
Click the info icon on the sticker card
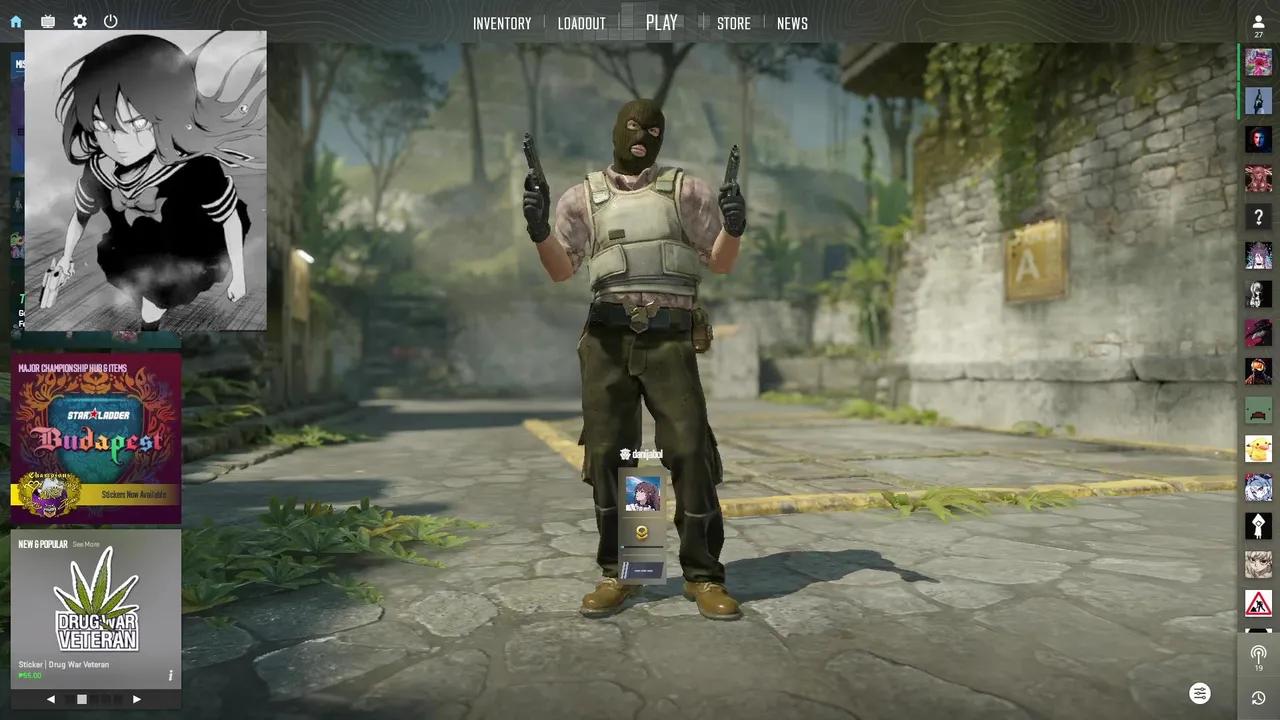click(x=170, y=675)
